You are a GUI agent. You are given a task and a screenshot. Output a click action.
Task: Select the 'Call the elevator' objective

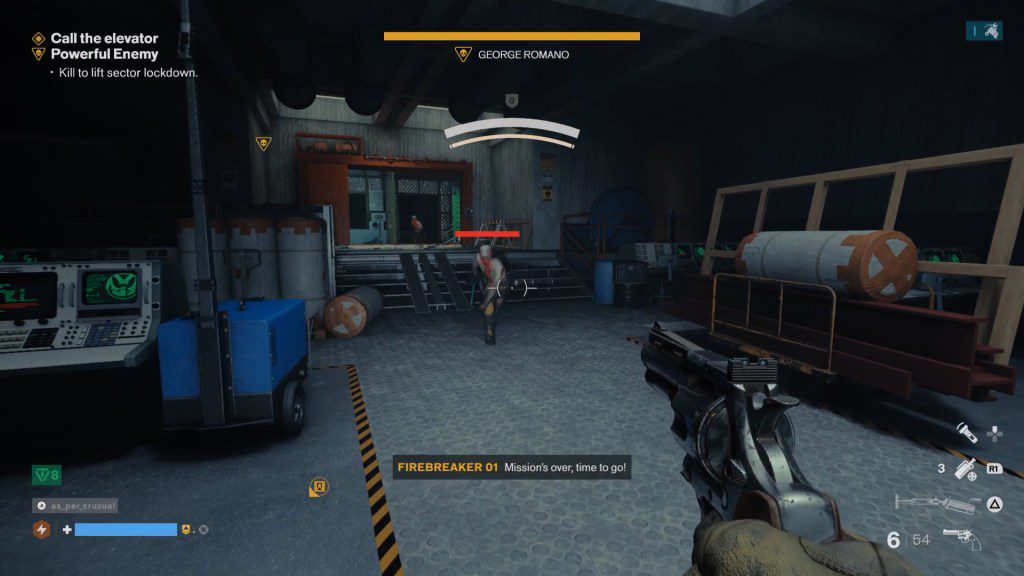104,38
